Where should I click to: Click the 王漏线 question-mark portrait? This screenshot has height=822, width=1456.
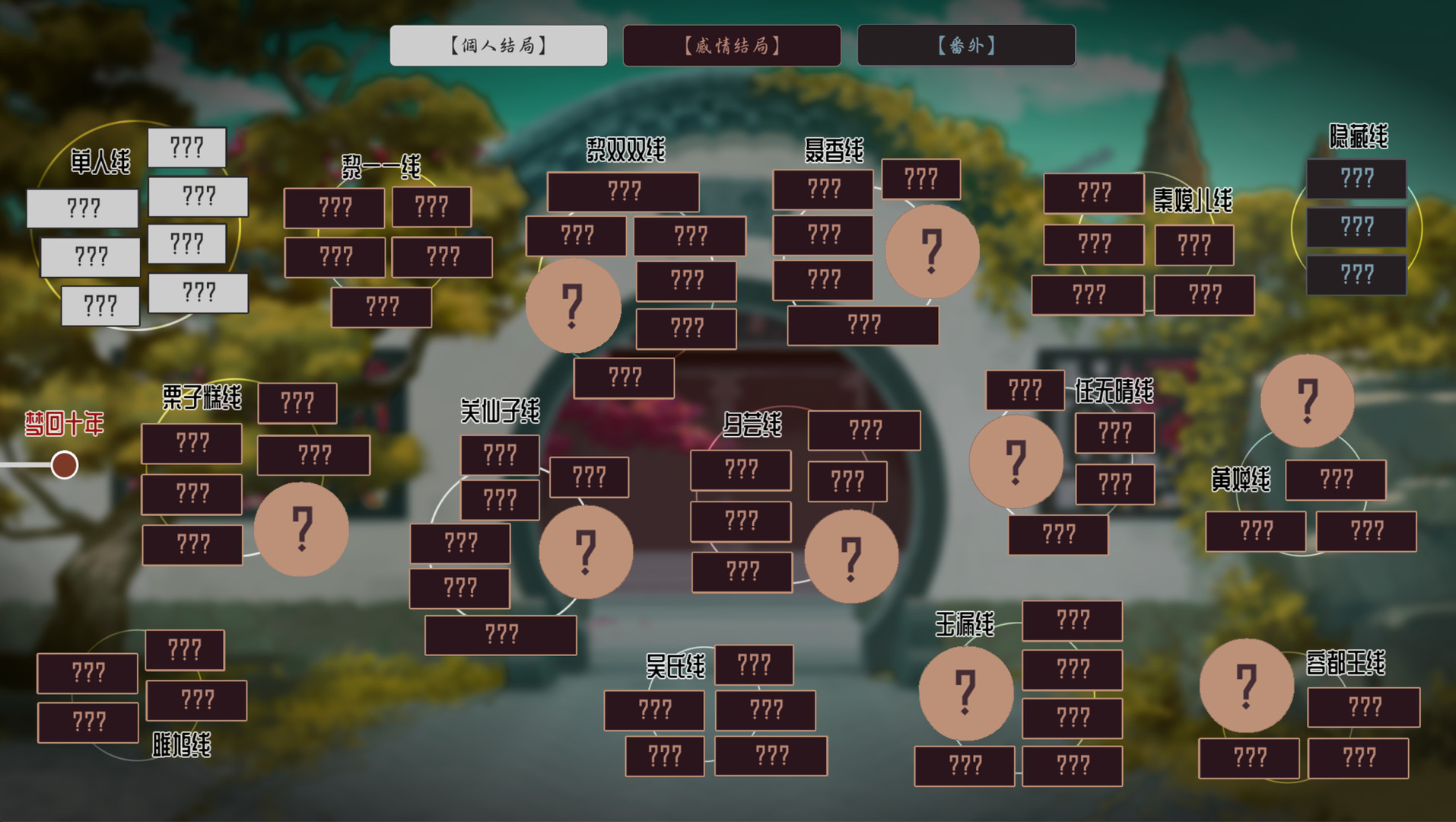pyautogui.click(x=965, y=694)
